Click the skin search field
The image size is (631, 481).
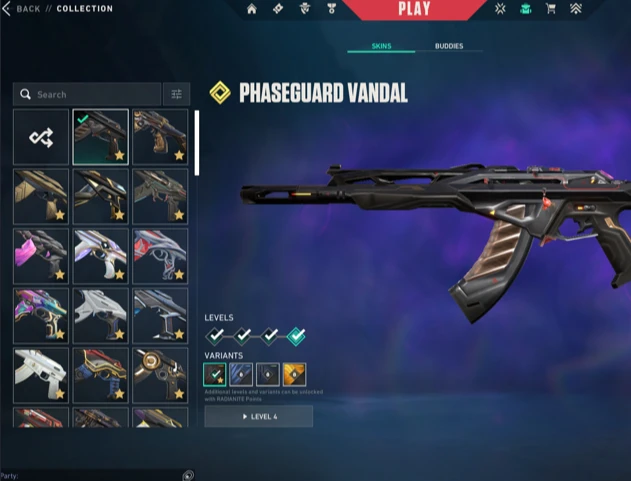click(90, 95)
